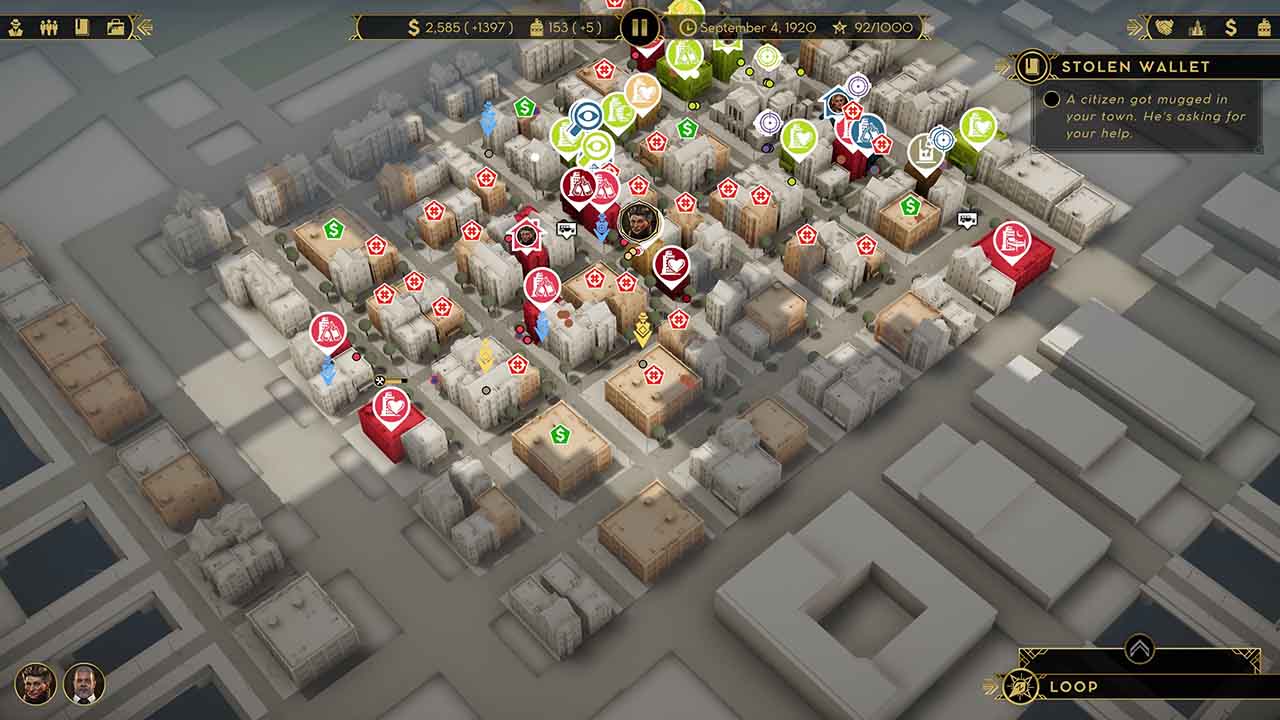Image resolution: width=1280 pixels, height=720 pixels.
Task: Select the crew roster icon
Action: 48,25
